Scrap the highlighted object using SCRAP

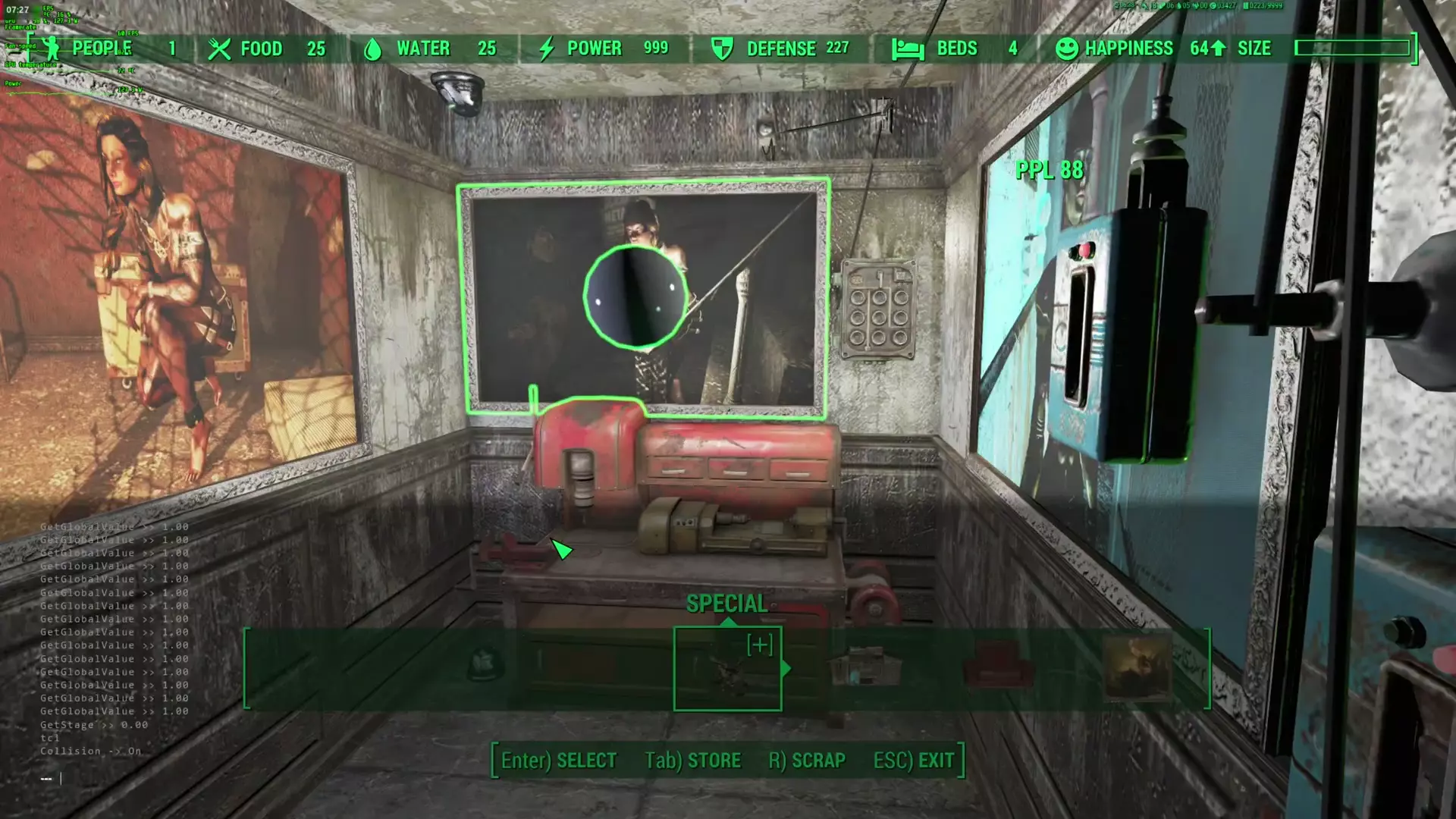(807, 761)
